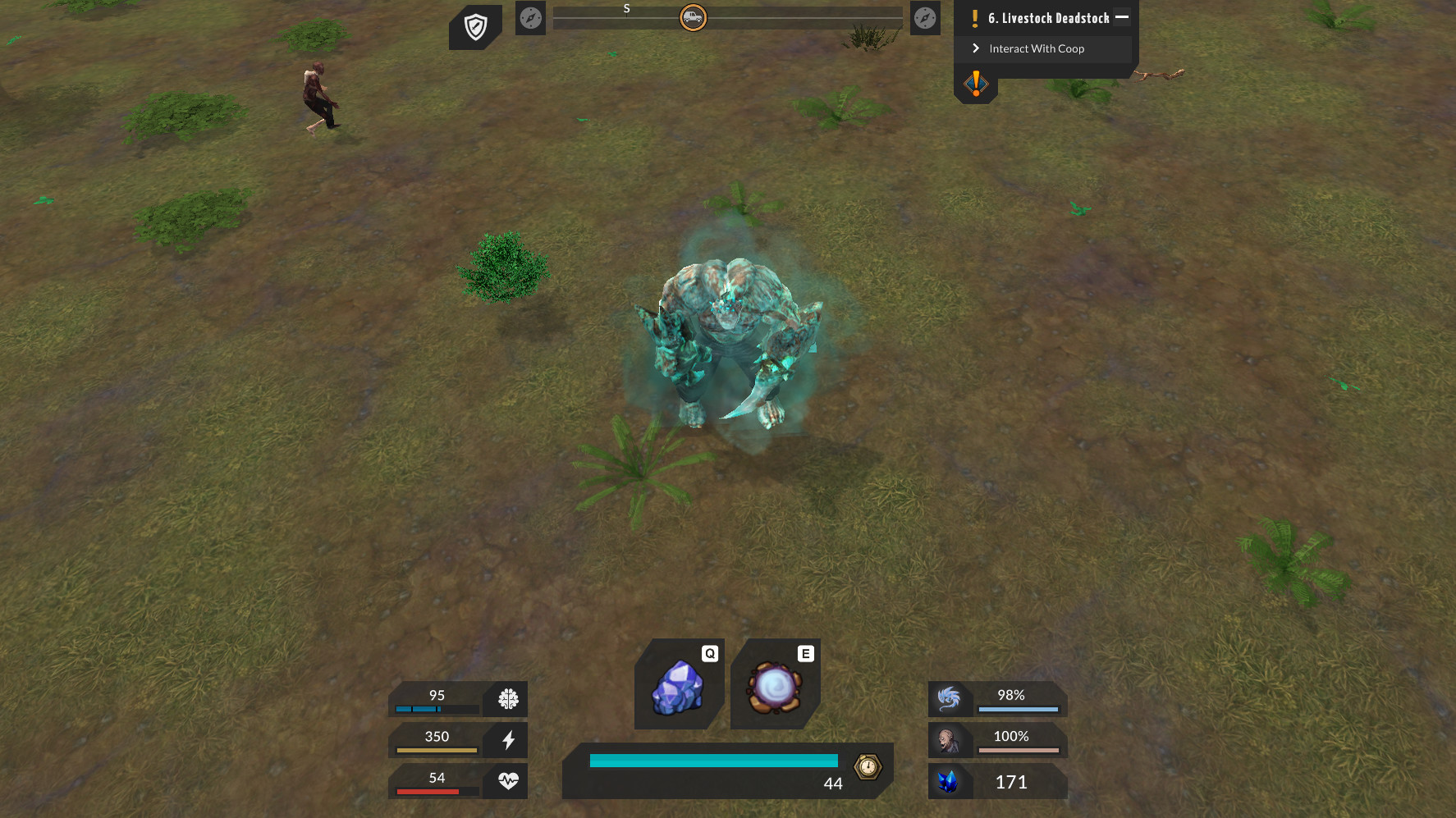The image size is (1456, 818).
Task: Click the blue crystal currency icon showing 171
Action: (x=950, y=781)
